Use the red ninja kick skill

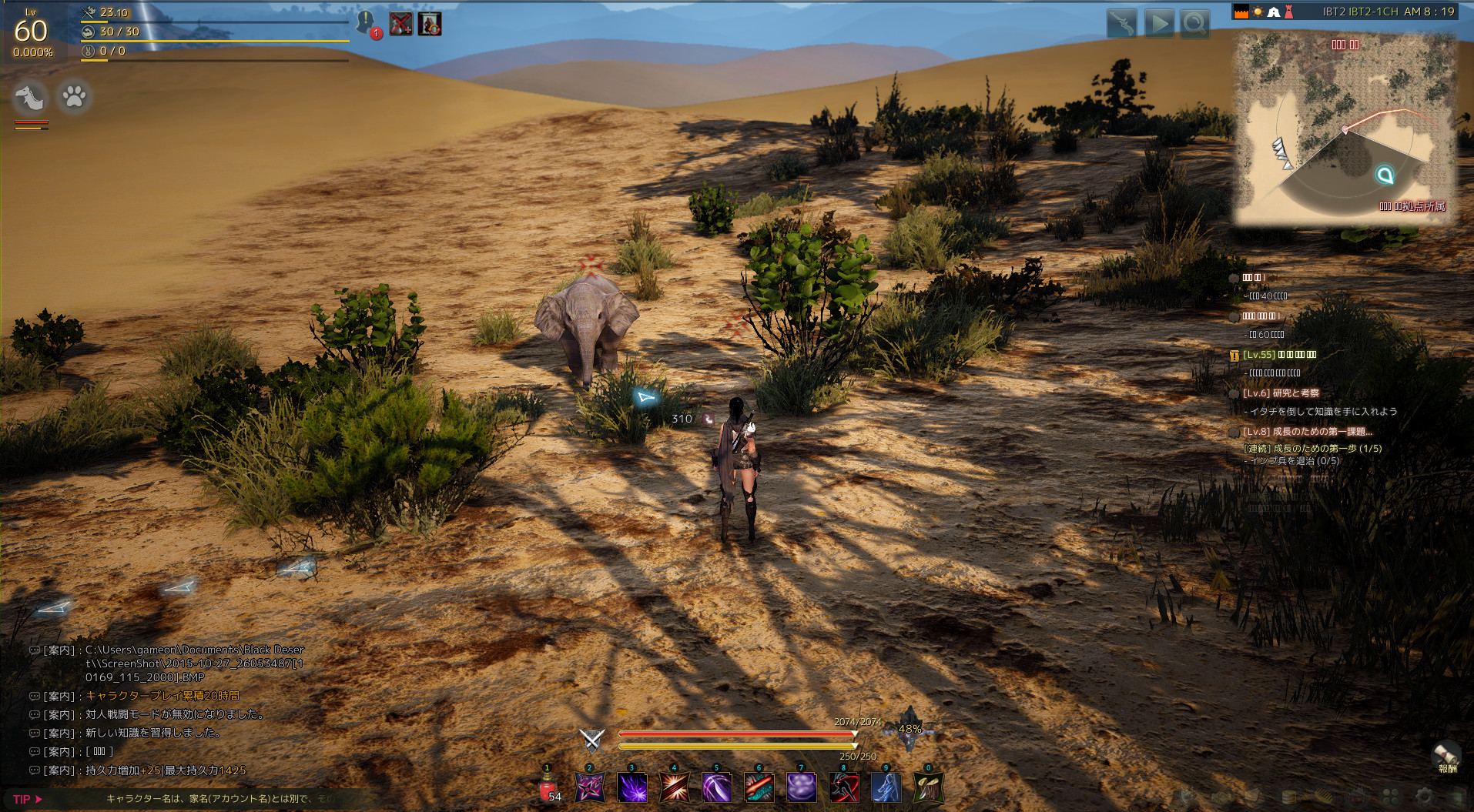click(844, 788)
